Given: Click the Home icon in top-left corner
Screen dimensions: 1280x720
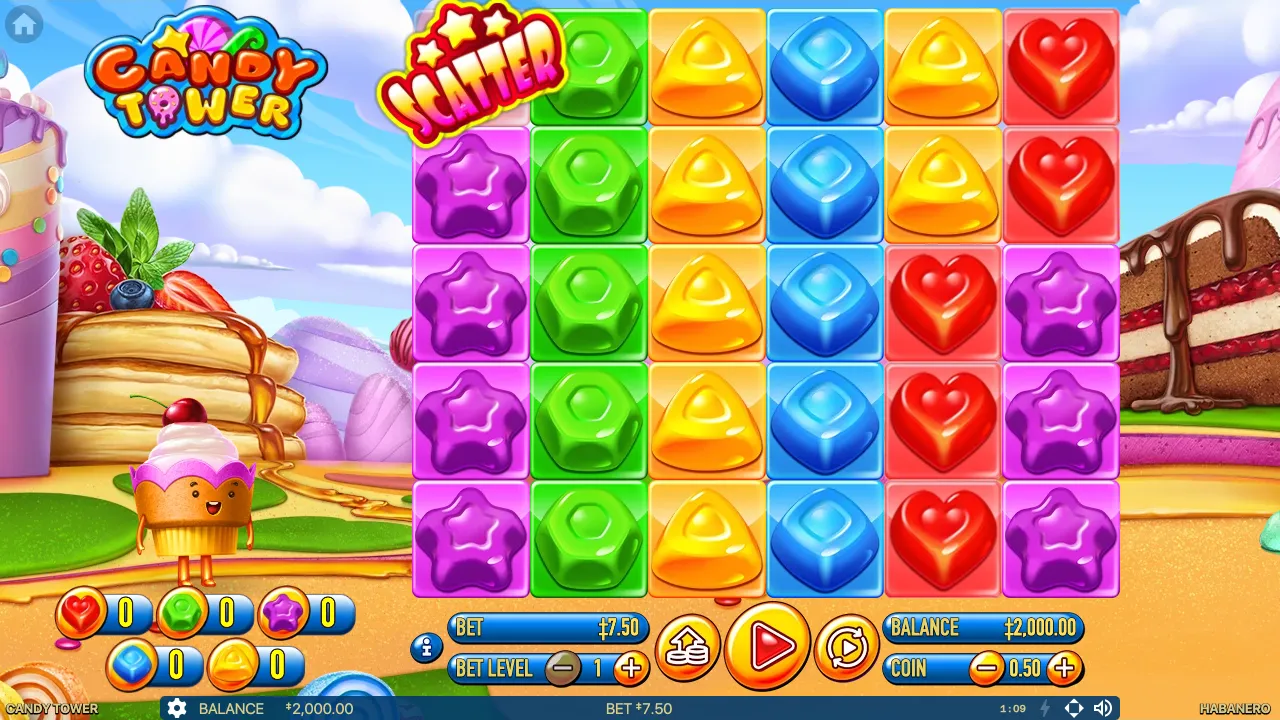Looking at the screenshot, I should point(22,24).
